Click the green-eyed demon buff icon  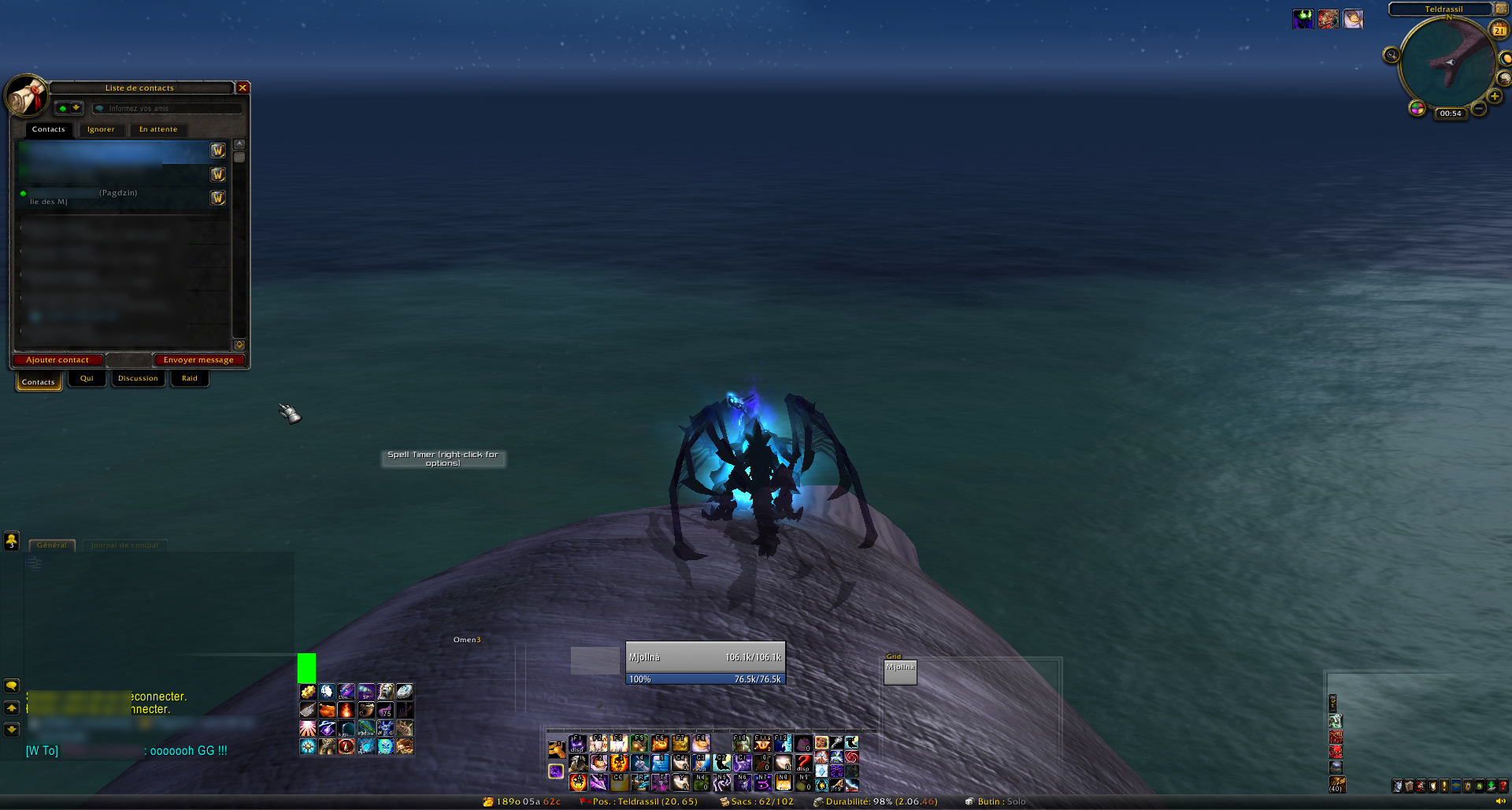click(1303, 19)
